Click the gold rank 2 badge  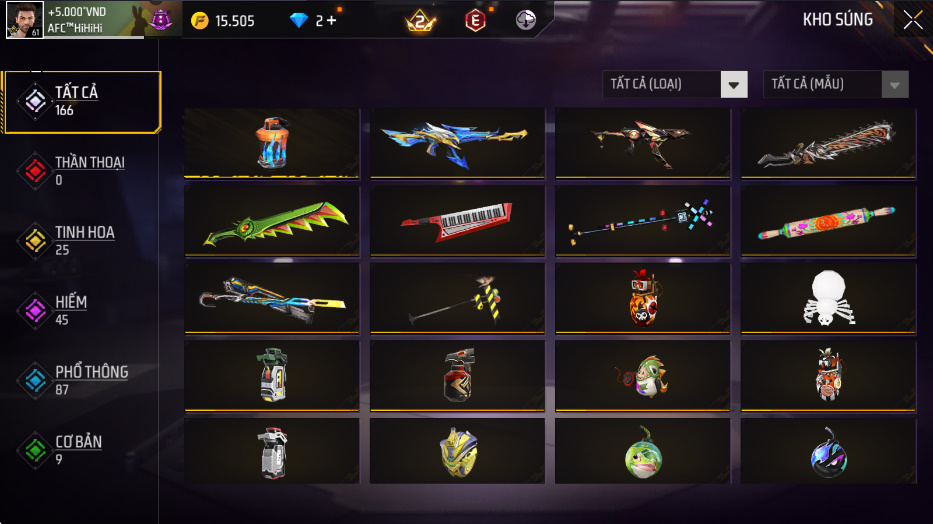point(420,20)
